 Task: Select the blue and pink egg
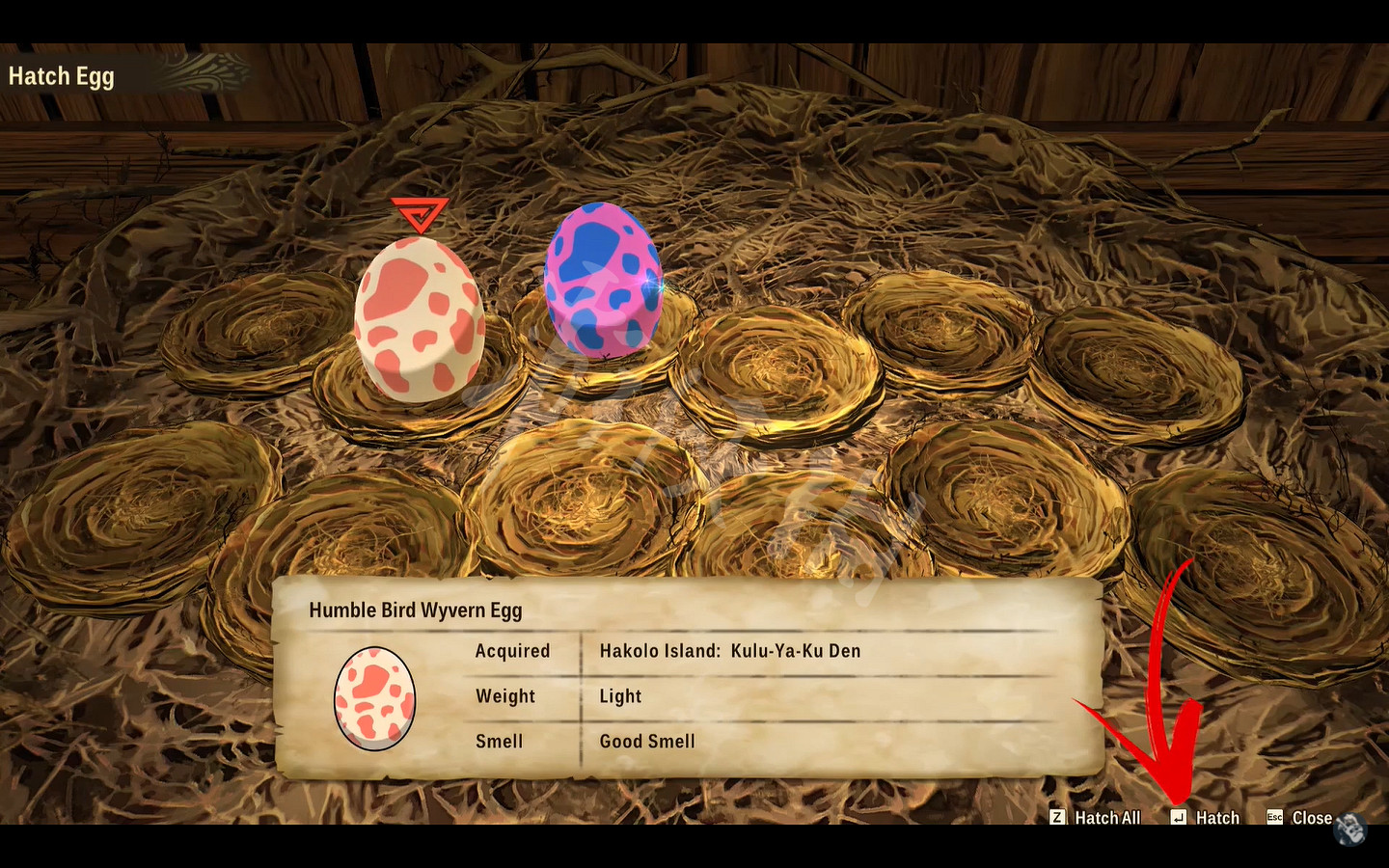tap(603, 280)
